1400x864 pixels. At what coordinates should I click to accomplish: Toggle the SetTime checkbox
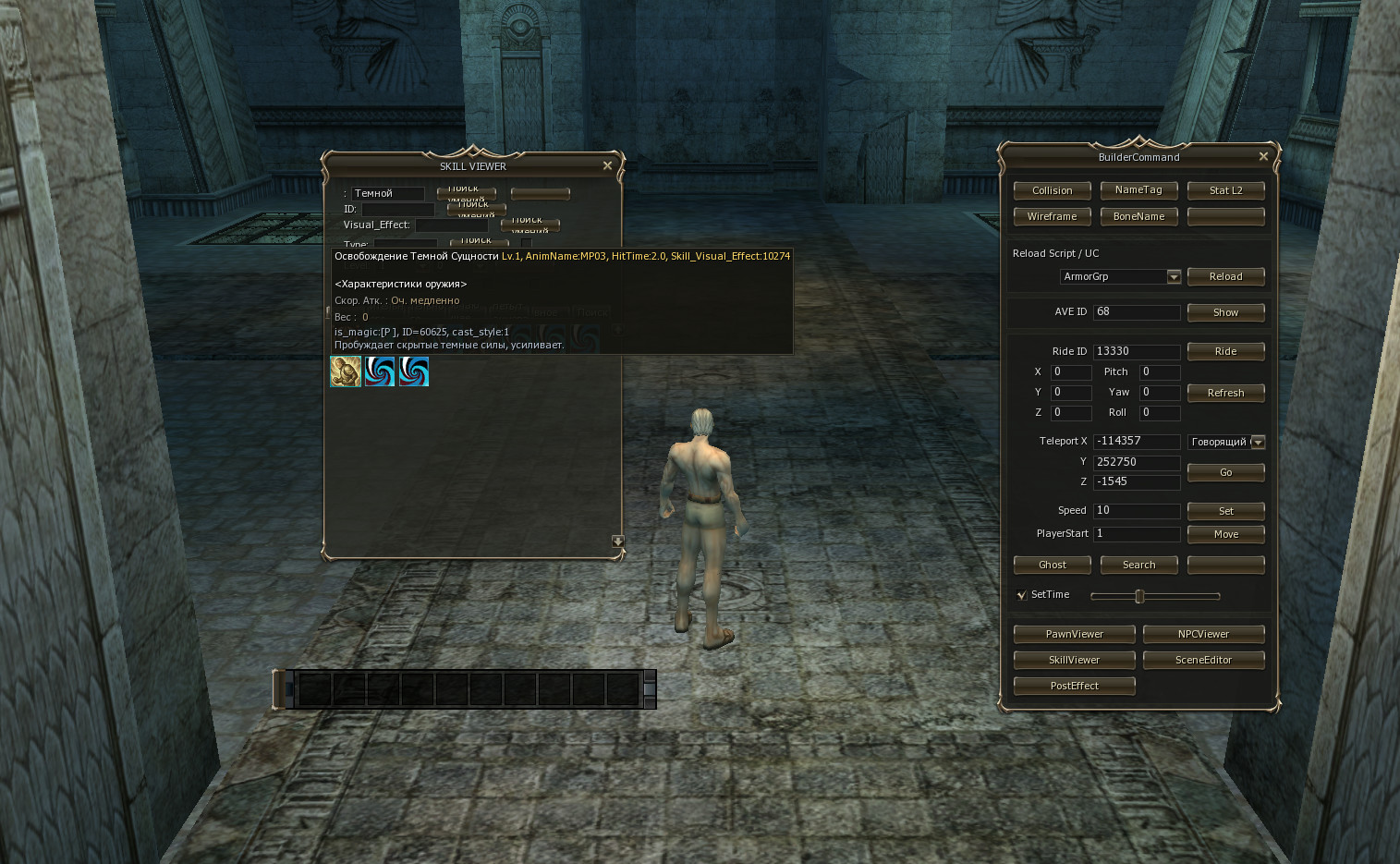click(x=1021, y=595)
